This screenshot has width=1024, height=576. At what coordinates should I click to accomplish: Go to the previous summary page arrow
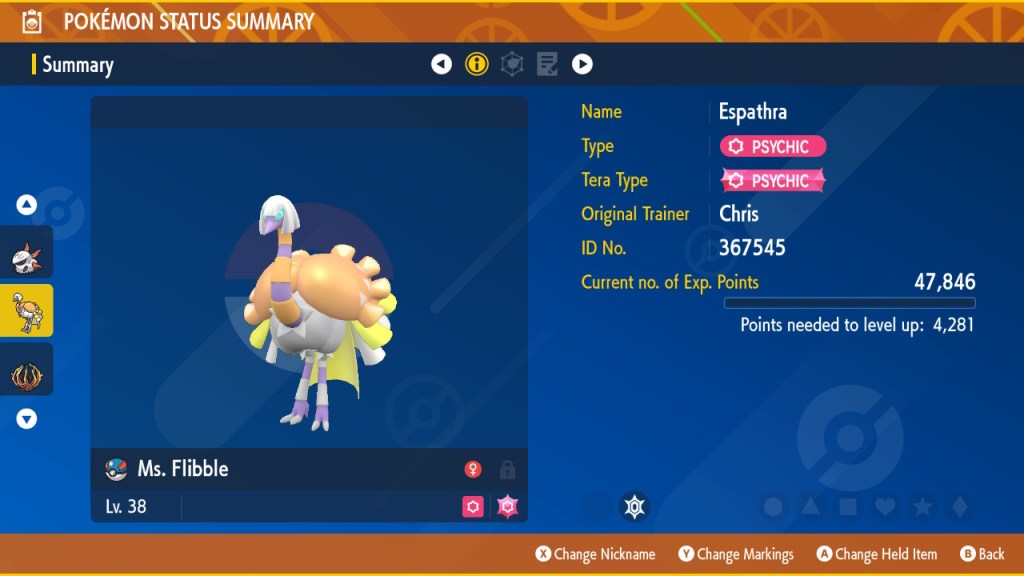tap(441, 65)
